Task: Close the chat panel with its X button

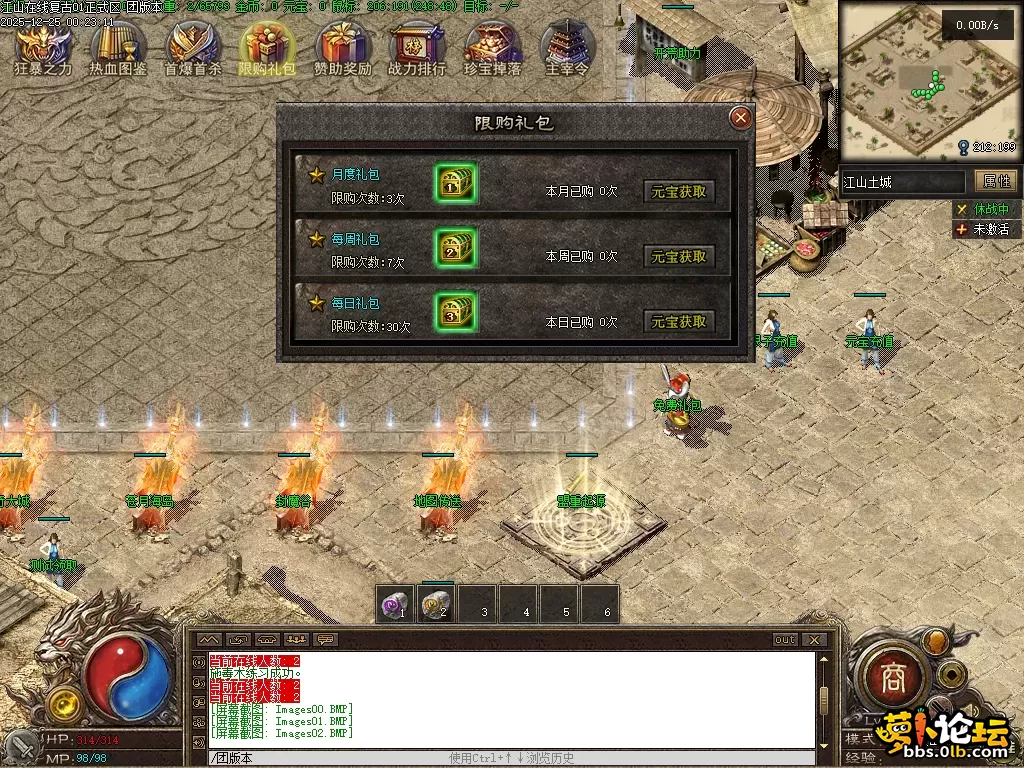Action: [x=814, y=640]
